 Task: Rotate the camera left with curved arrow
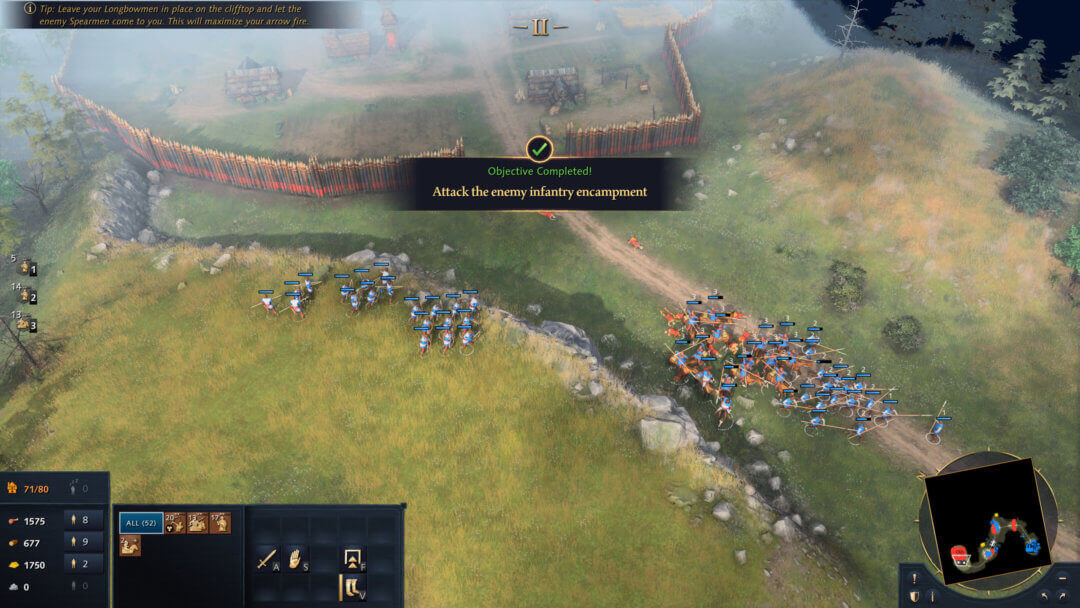point(1043,597)
